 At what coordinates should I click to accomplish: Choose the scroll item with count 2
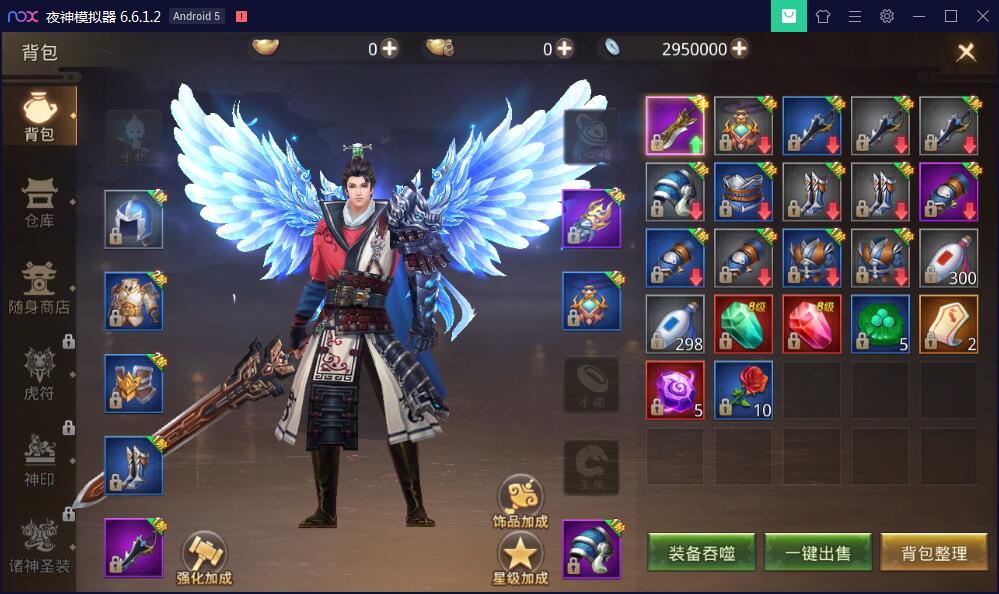click(x=948, y=324)
